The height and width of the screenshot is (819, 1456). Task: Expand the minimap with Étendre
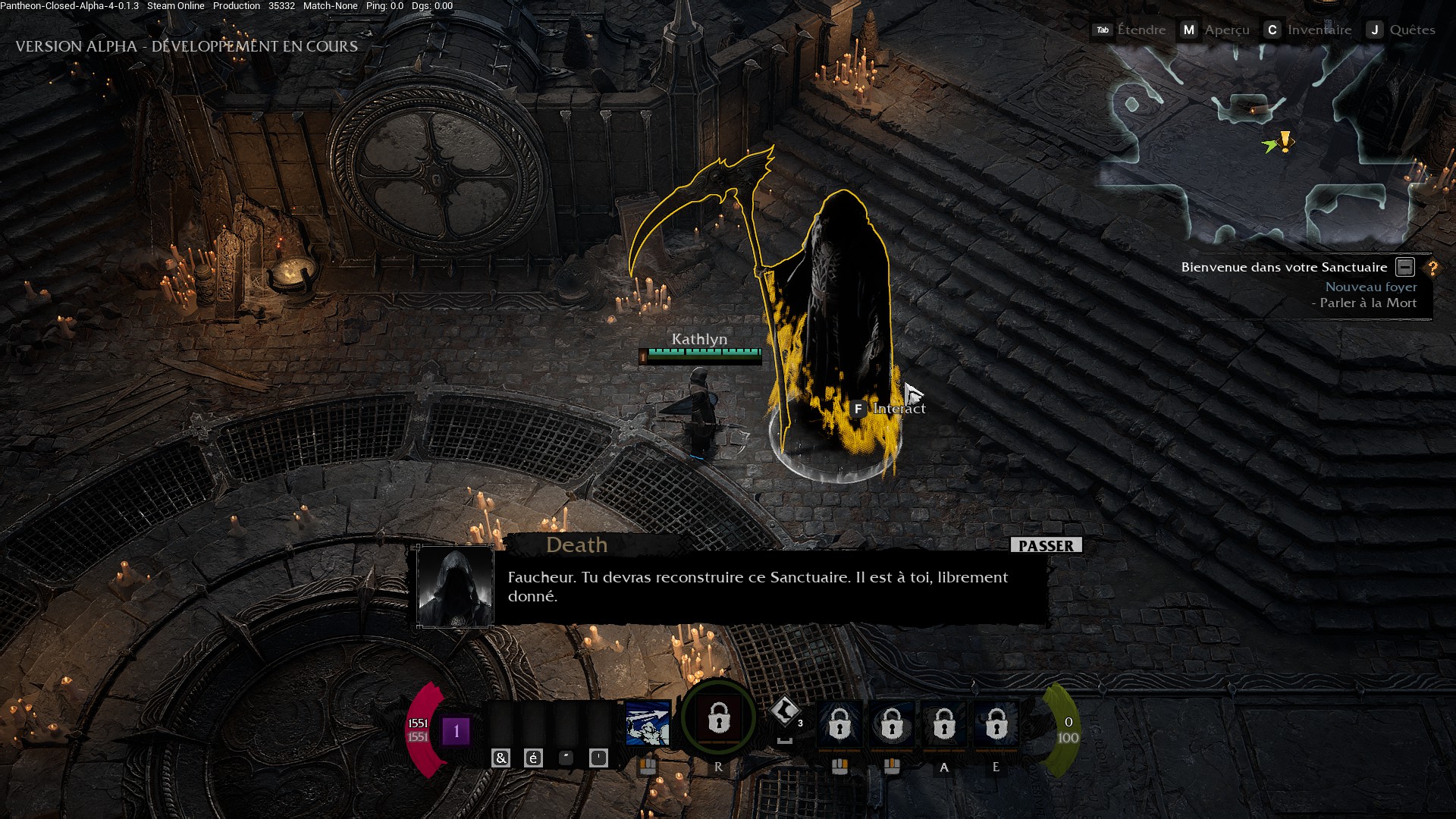click(x=1130, y=30)
